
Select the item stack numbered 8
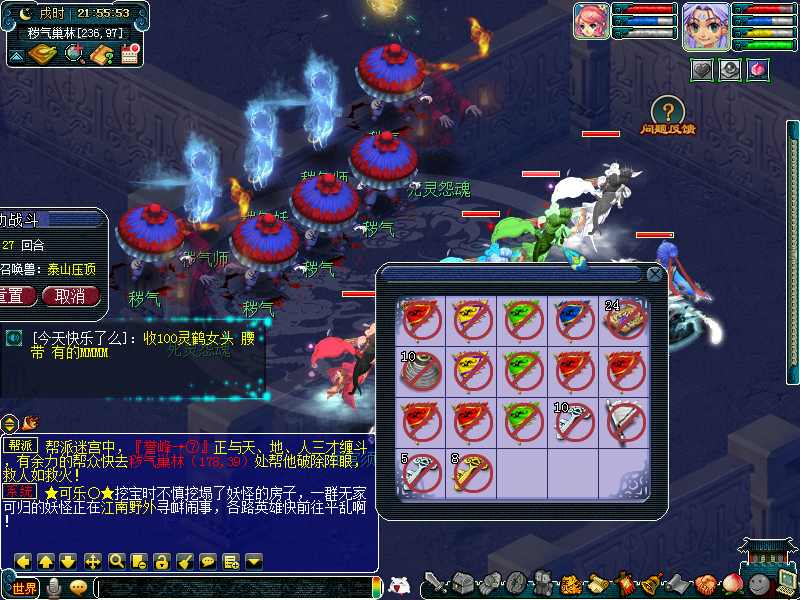click(471, 473)
